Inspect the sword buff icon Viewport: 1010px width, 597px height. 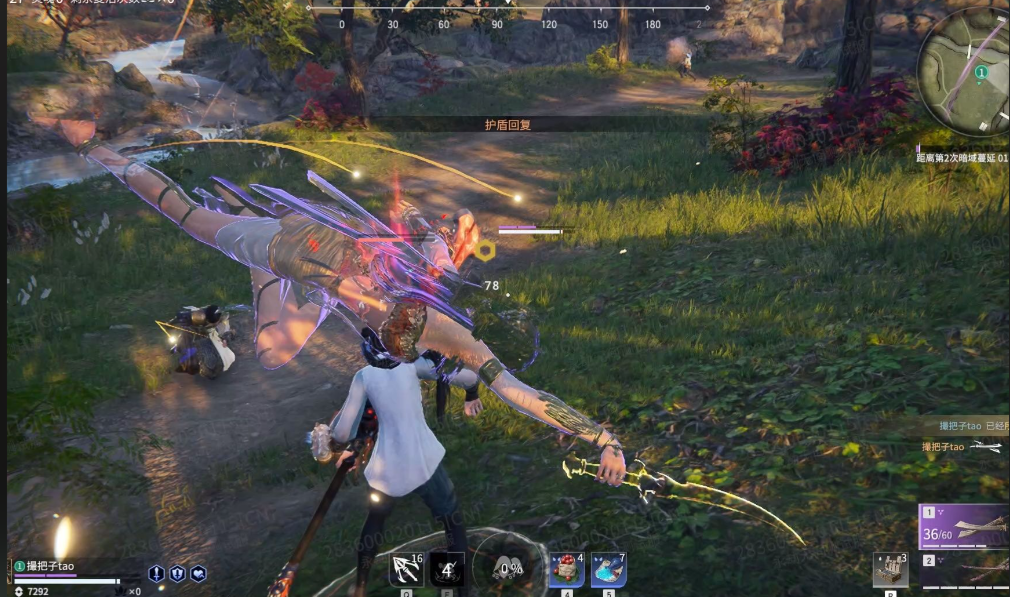157,573
